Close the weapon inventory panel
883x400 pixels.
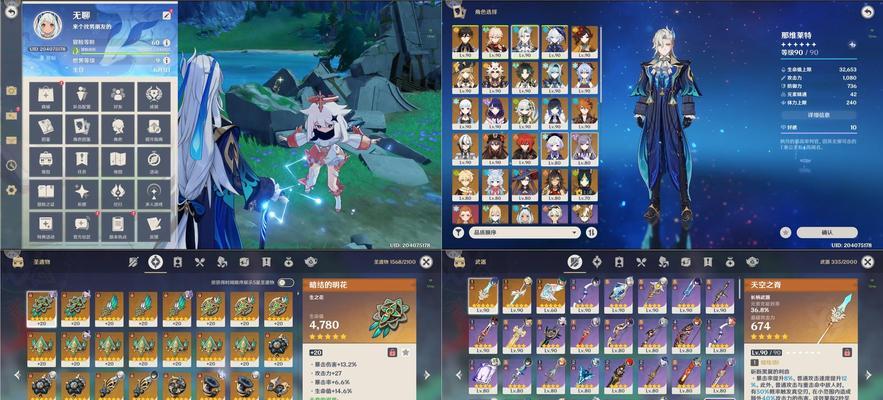(x=866, y=262)
